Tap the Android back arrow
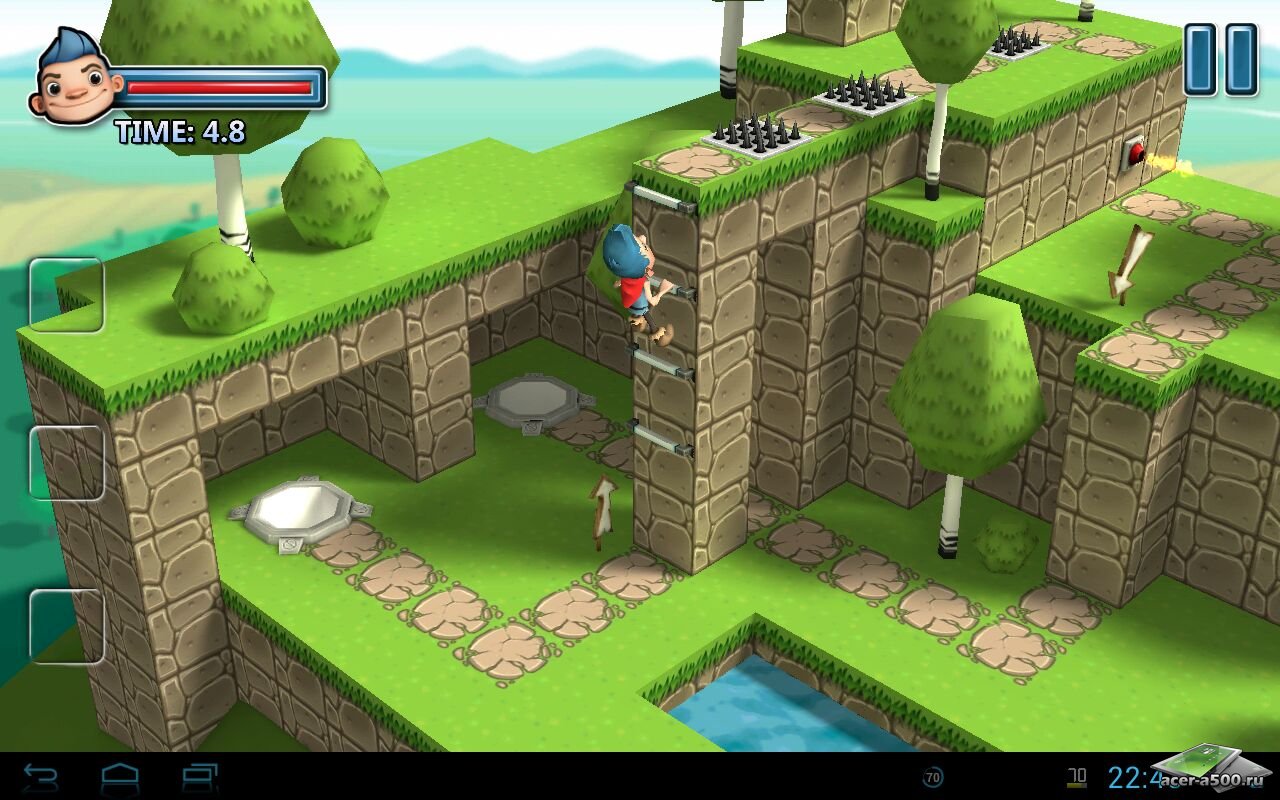 [41, 777]
